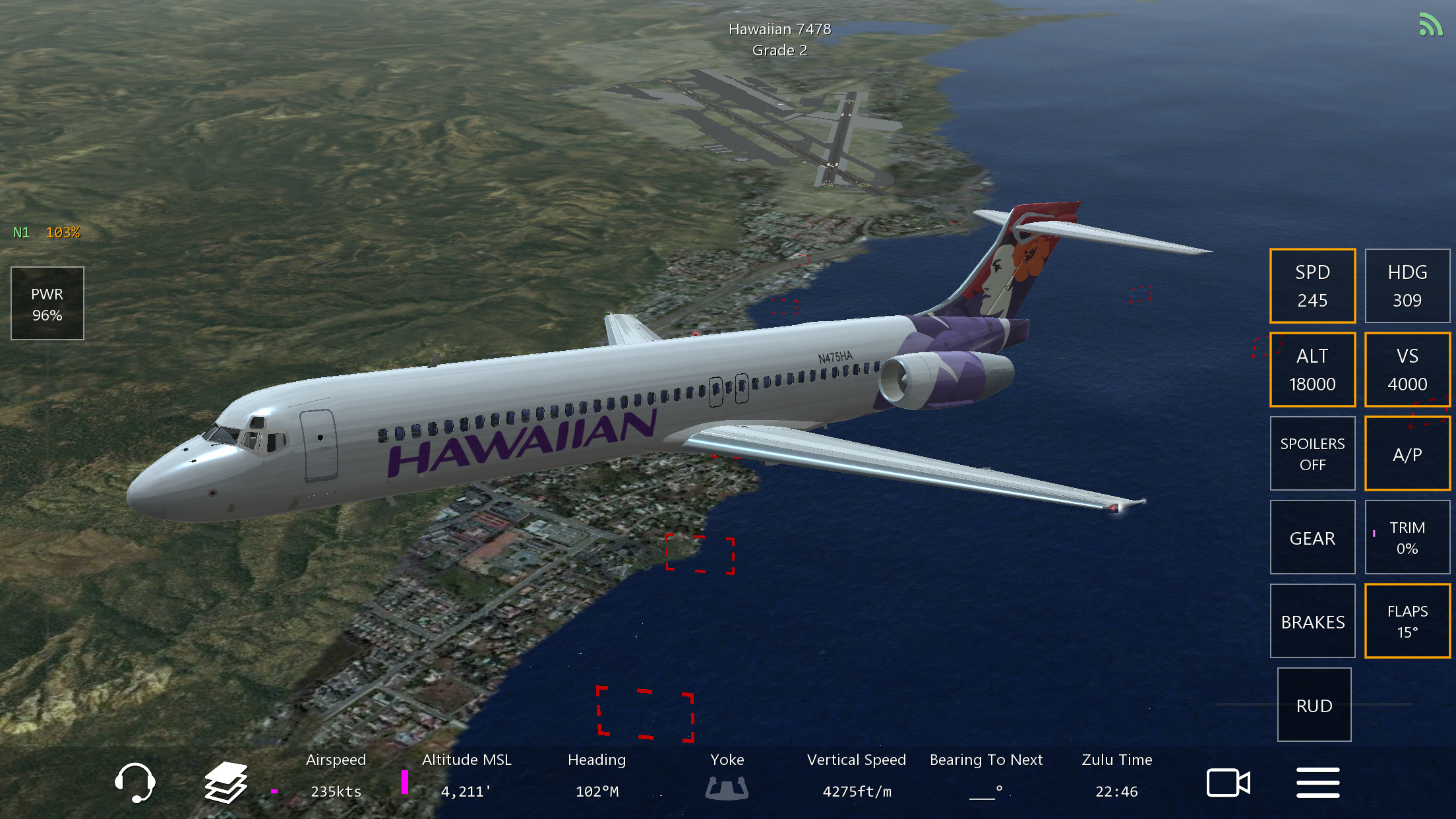Toggle the landing GEAR button

1312,537
